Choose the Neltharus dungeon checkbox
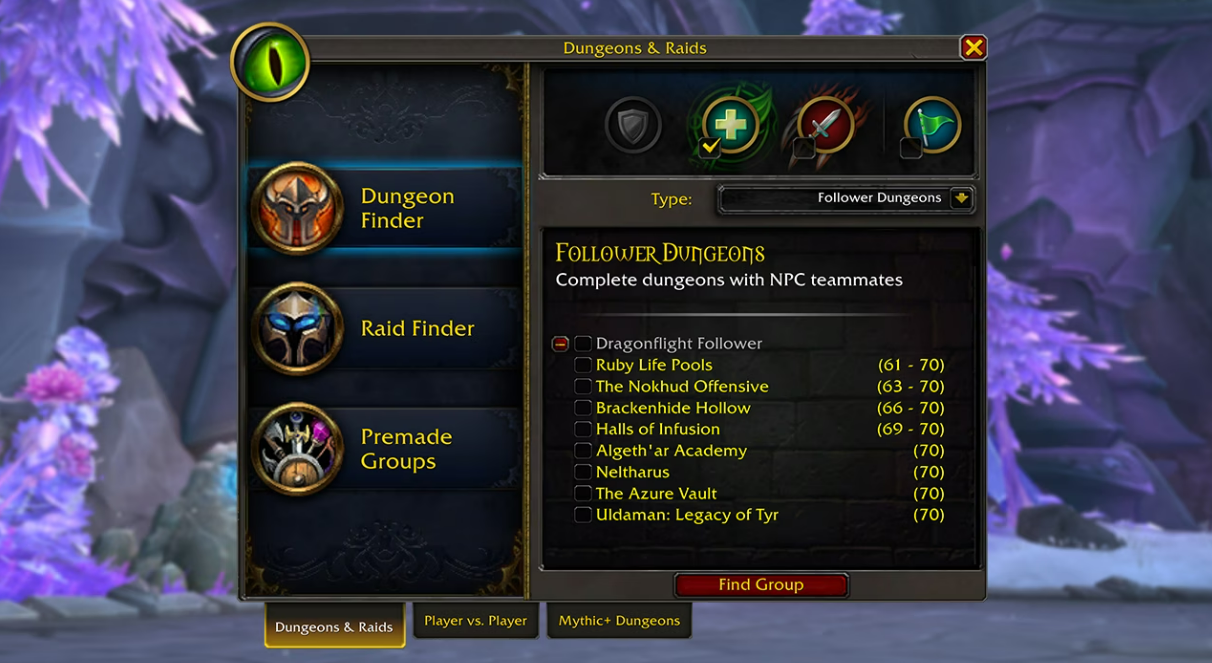 pyautogui.click(x=583, y=472)
